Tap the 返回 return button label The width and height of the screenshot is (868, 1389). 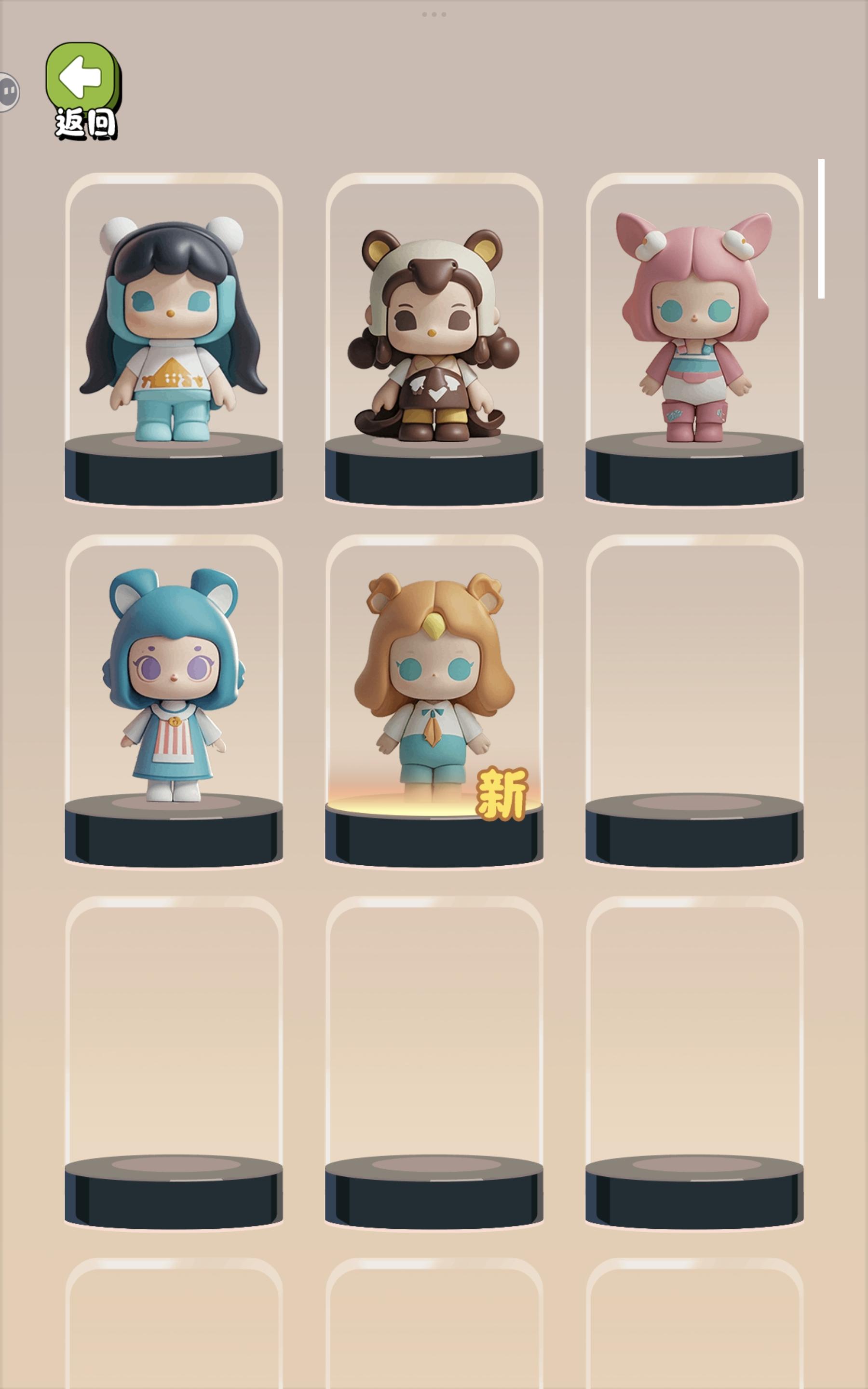84,121
